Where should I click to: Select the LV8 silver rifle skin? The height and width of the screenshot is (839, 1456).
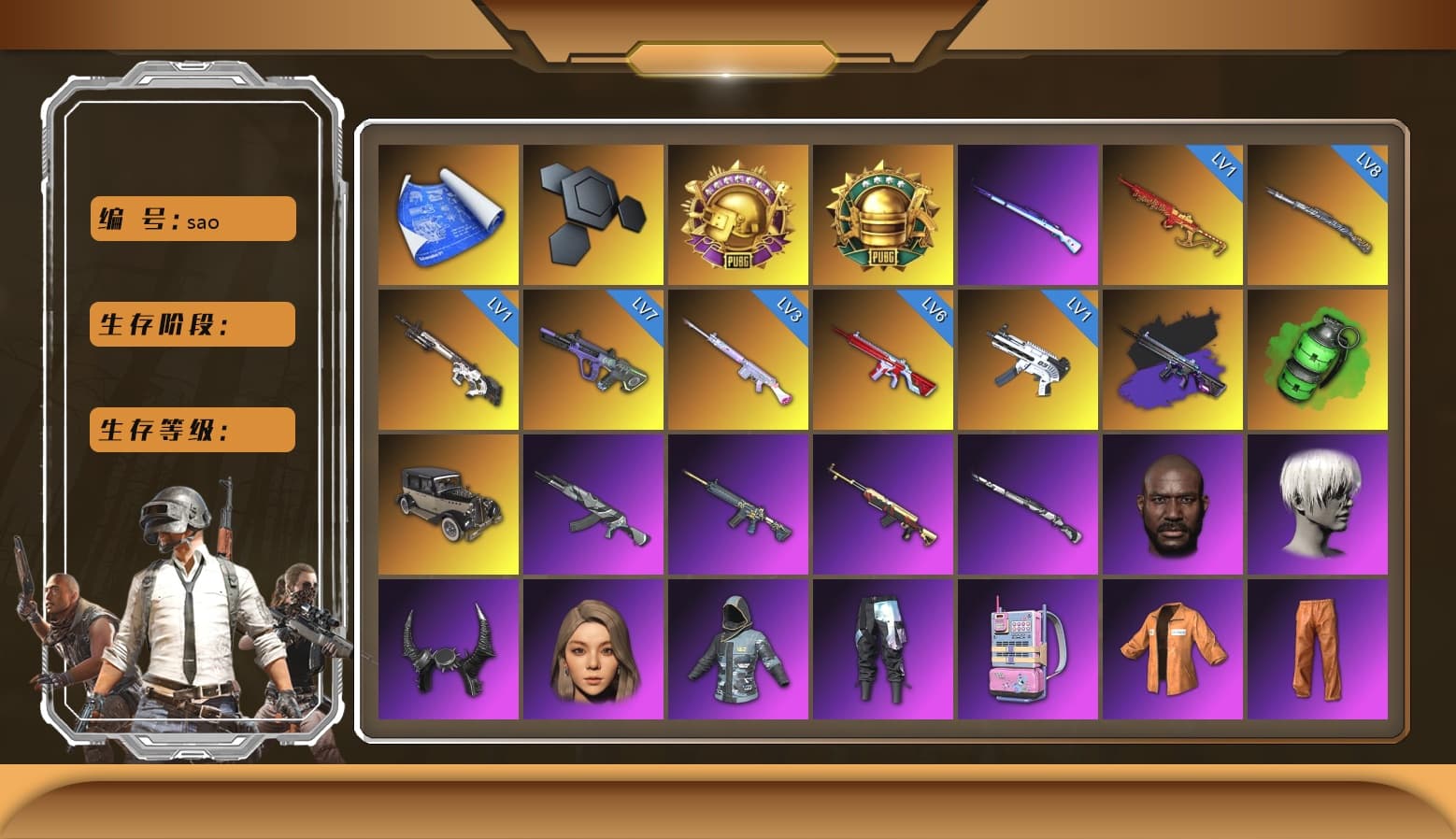1318,215
